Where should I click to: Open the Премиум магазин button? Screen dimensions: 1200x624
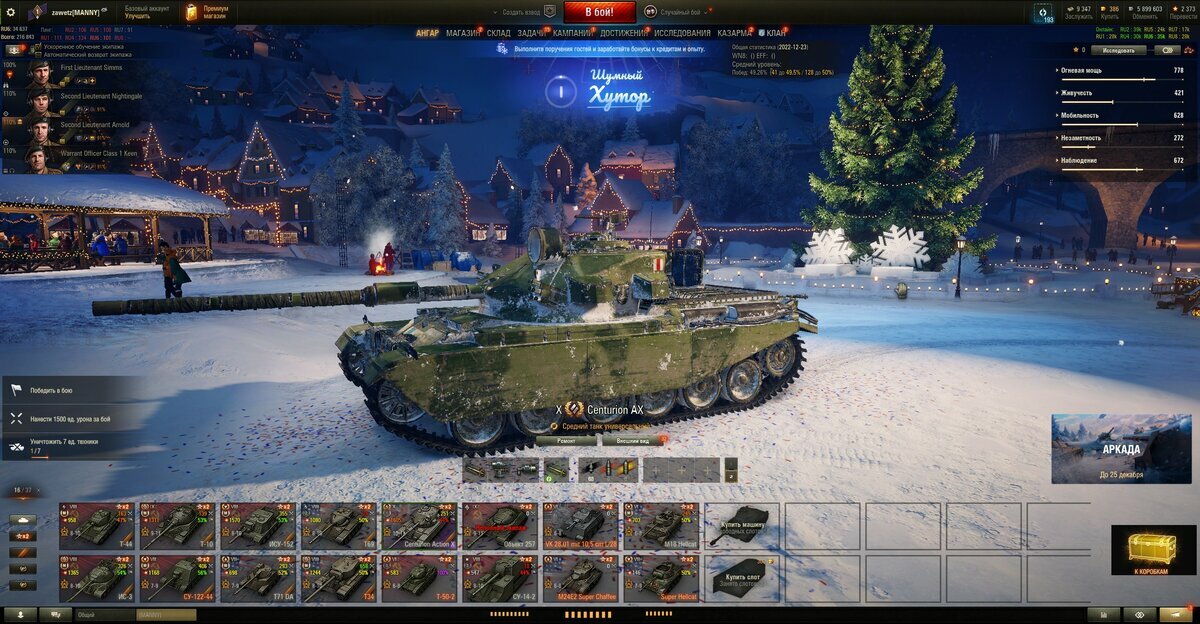point(208,12)
